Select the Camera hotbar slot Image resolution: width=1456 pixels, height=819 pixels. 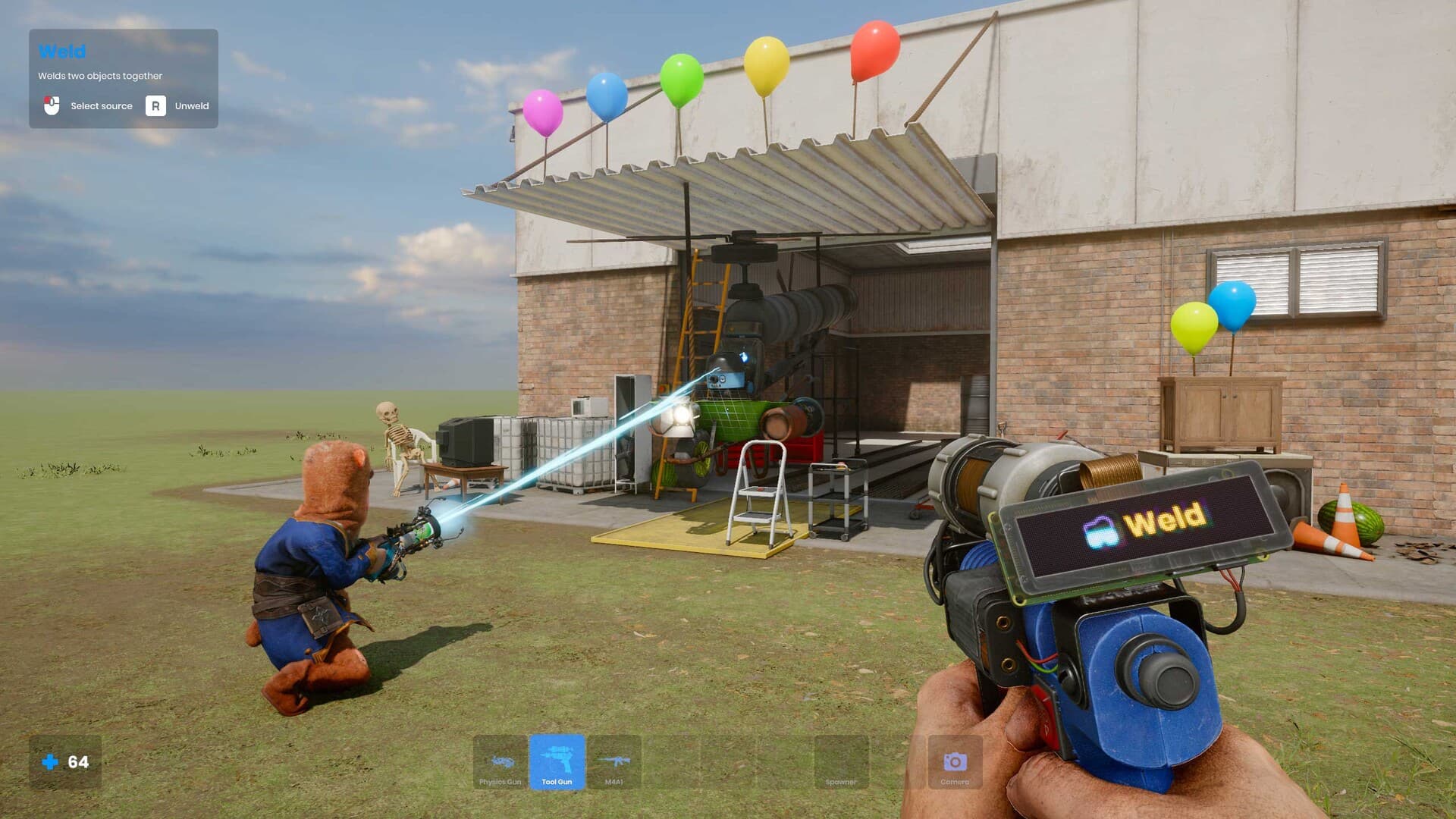click(x=954, y=763)
